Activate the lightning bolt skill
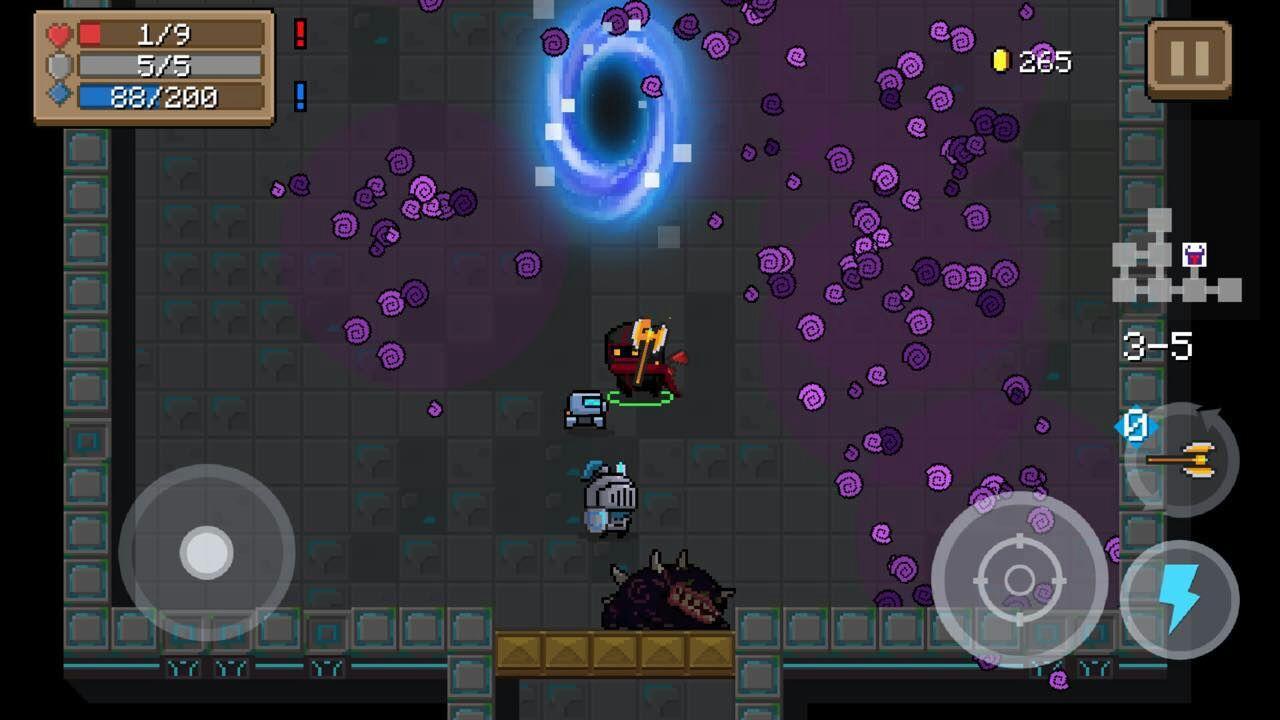The width and height of the screenshot is (1280, 720). point(1180,599)
